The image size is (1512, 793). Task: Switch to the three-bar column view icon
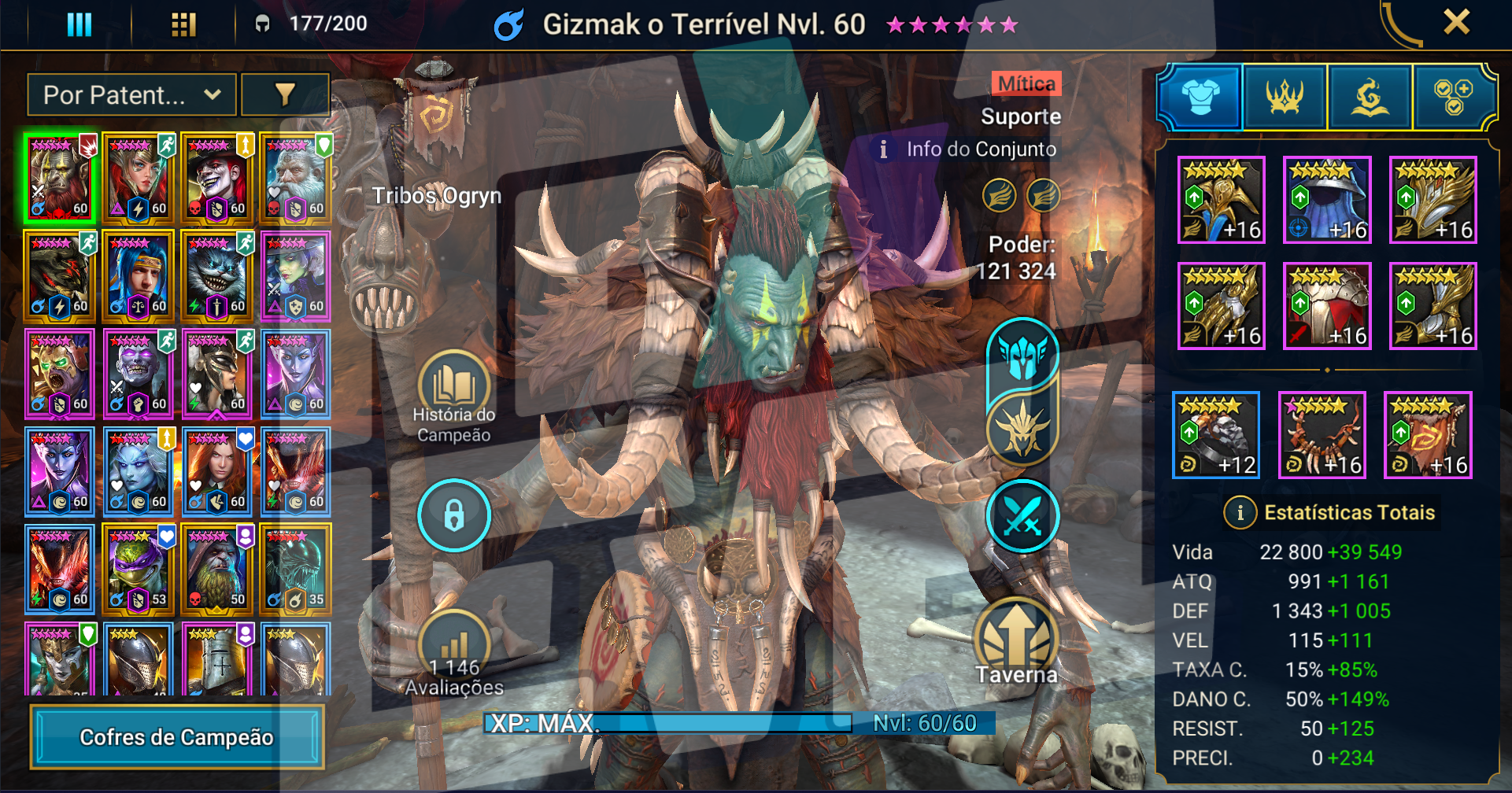pos(79,24)
